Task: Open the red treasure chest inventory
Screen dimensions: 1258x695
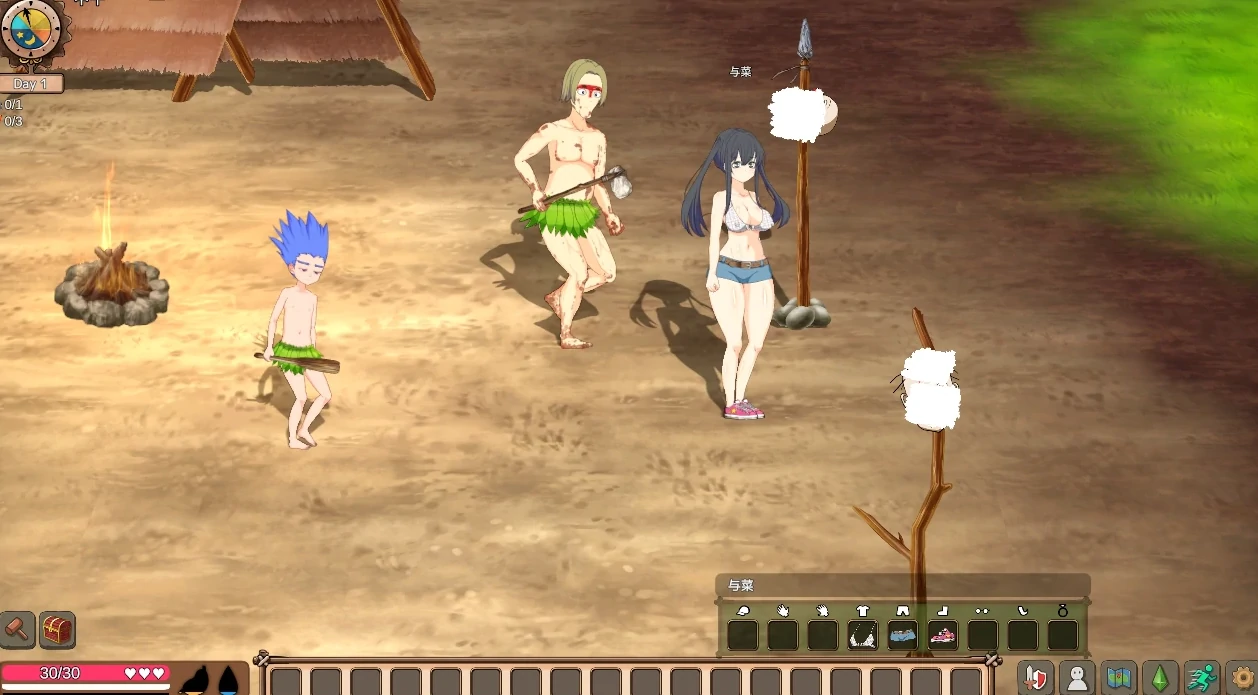Action: tap(58, 629)
